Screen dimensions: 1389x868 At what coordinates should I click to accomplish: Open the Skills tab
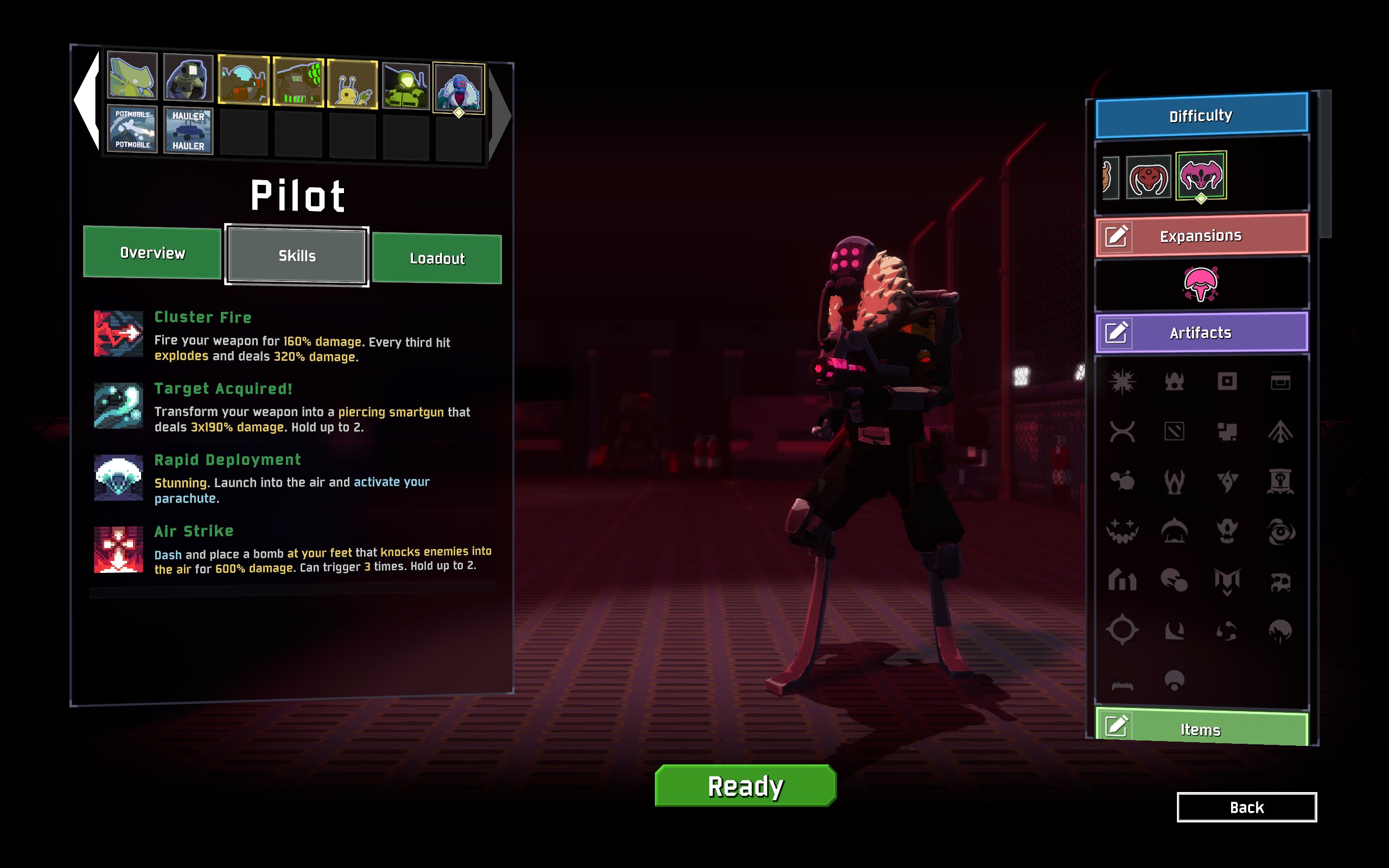click(297, 256)
